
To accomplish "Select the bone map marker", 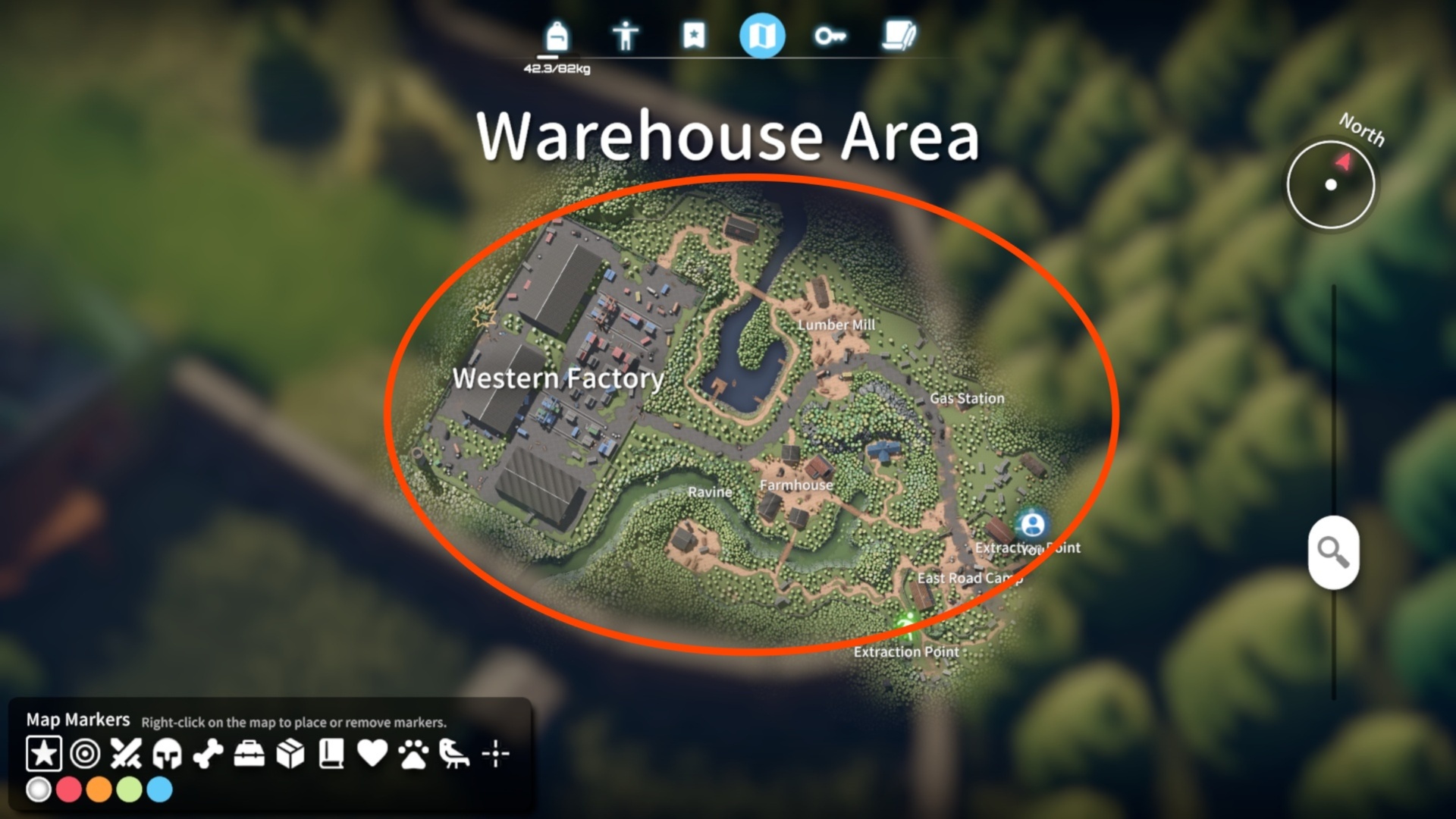I will [208, 754].
